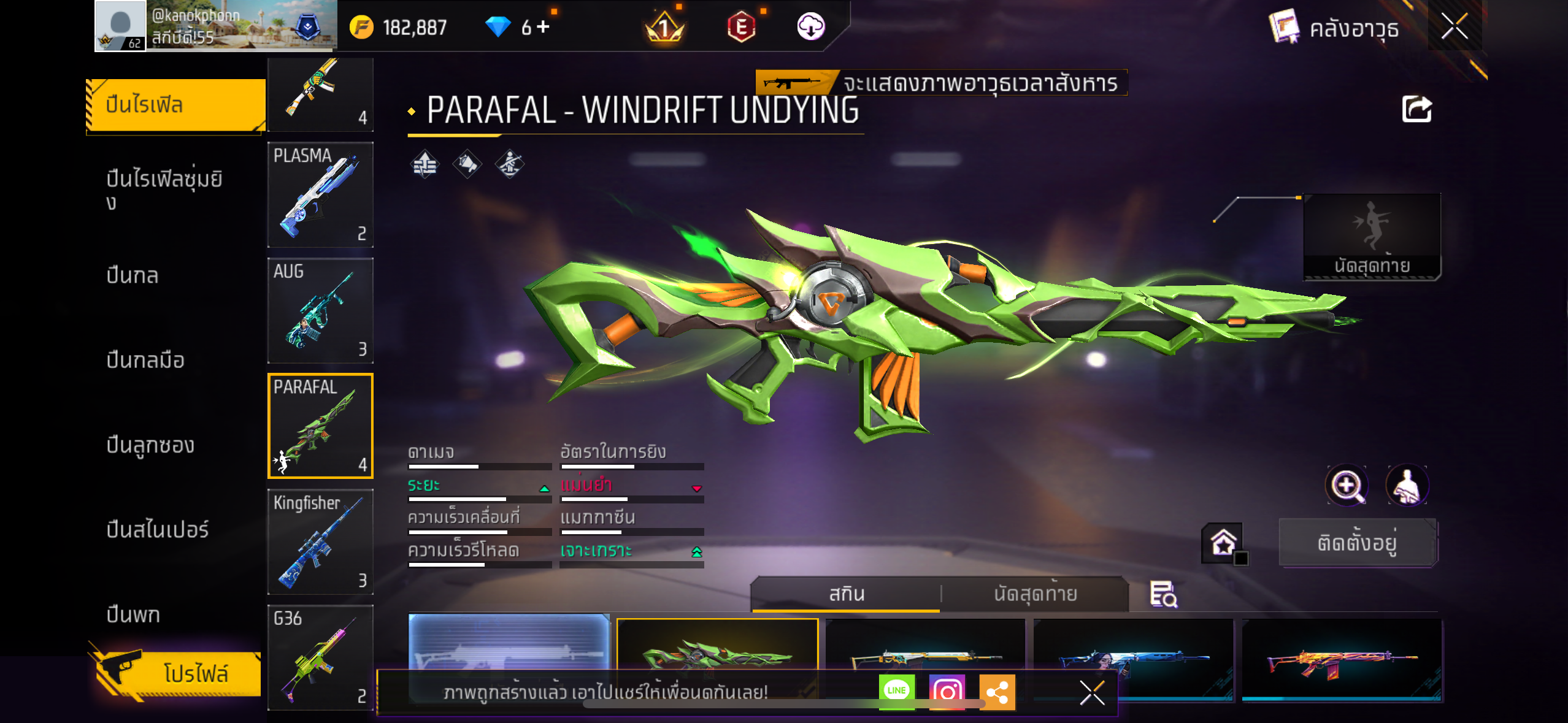Switch to the ปืนกล machine gun category
The width and height of the screenshot is (1568, 723).
[133, 275]
